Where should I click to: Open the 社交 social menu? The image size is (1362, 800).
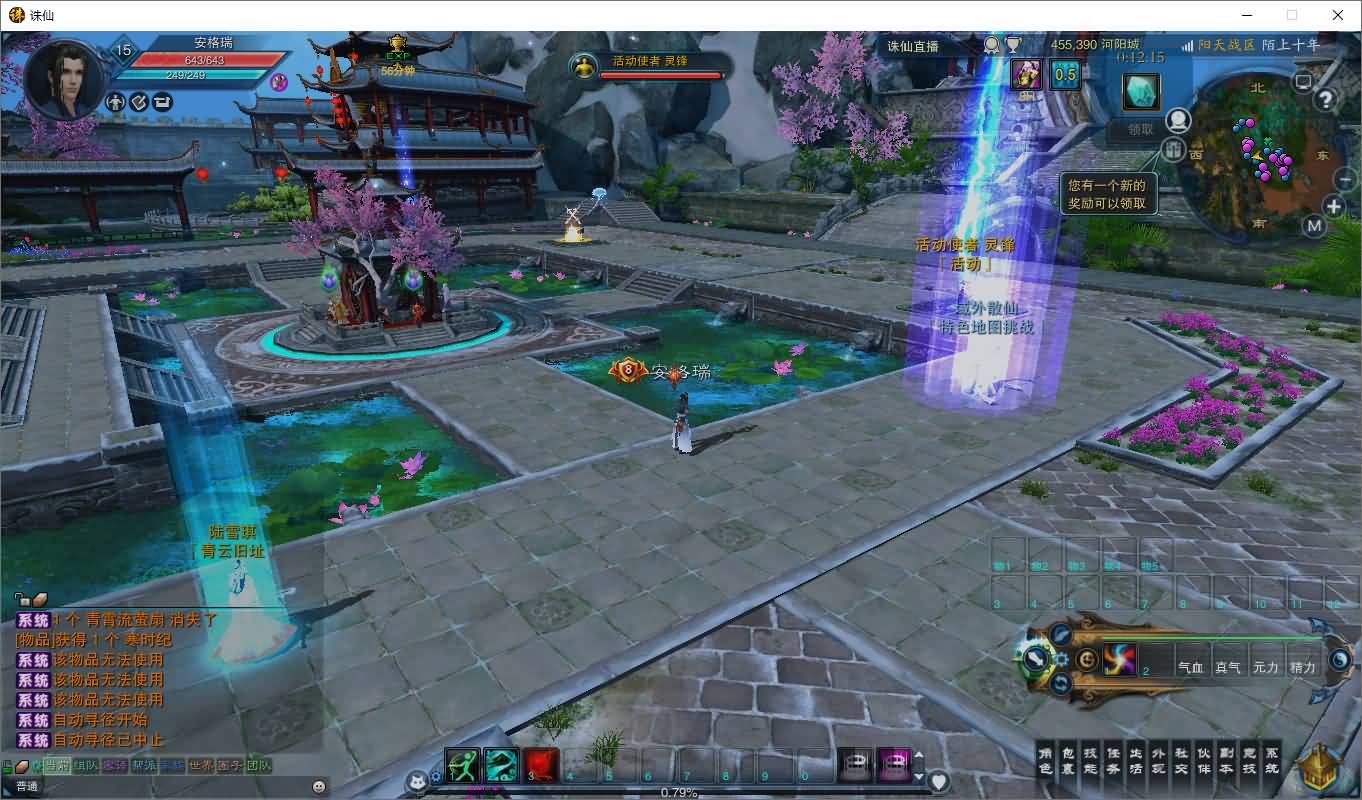click(1181, 761)
